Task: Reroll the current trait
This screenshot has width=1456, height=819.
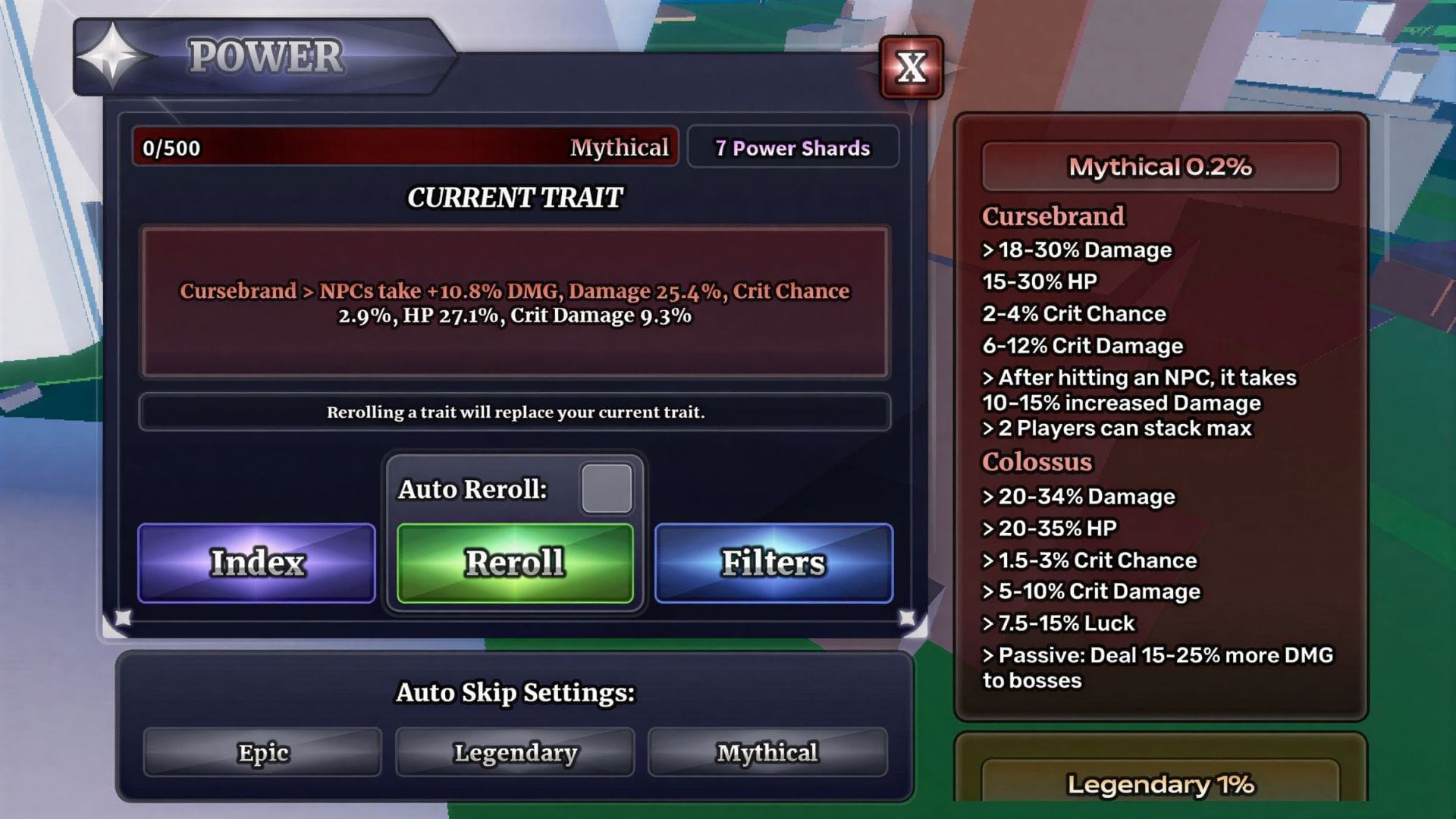Action: coord(515,563)
